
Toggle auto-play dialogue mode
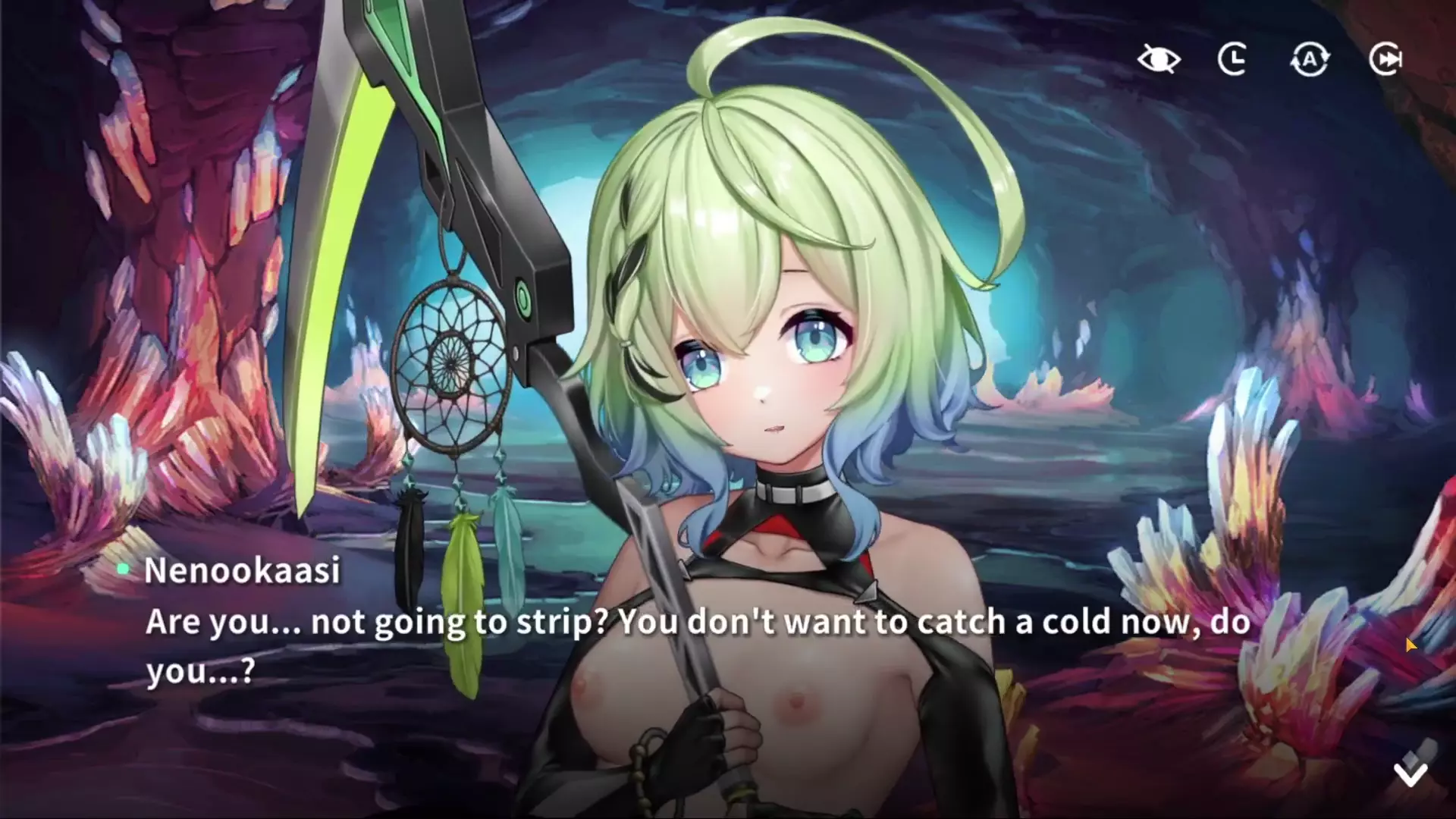[1310, 59]
